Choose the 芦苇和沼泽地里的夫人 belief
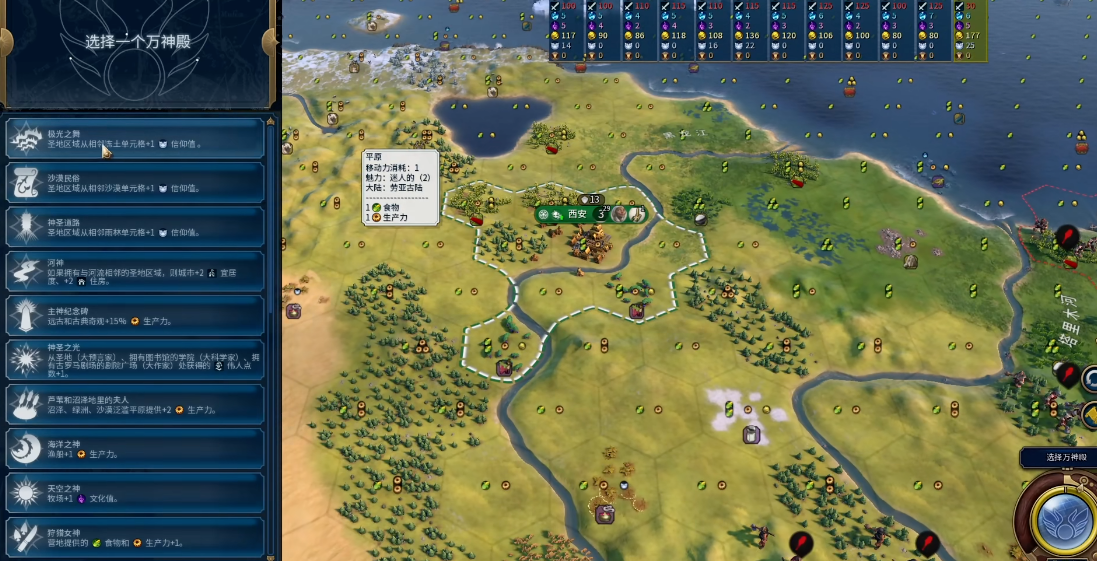Screen dimensions: 1097x561 135,404
